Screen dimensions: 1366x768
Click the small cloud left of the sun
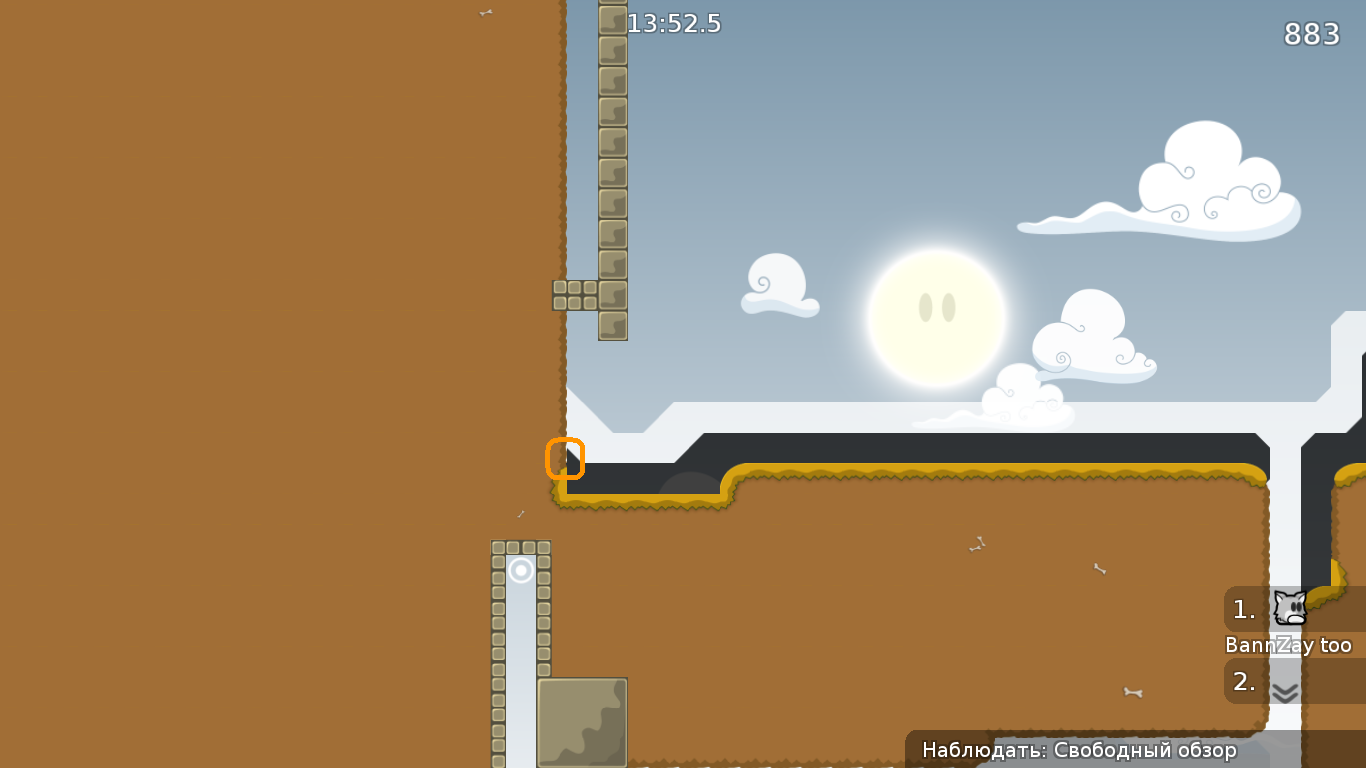(x=778, y=285)
